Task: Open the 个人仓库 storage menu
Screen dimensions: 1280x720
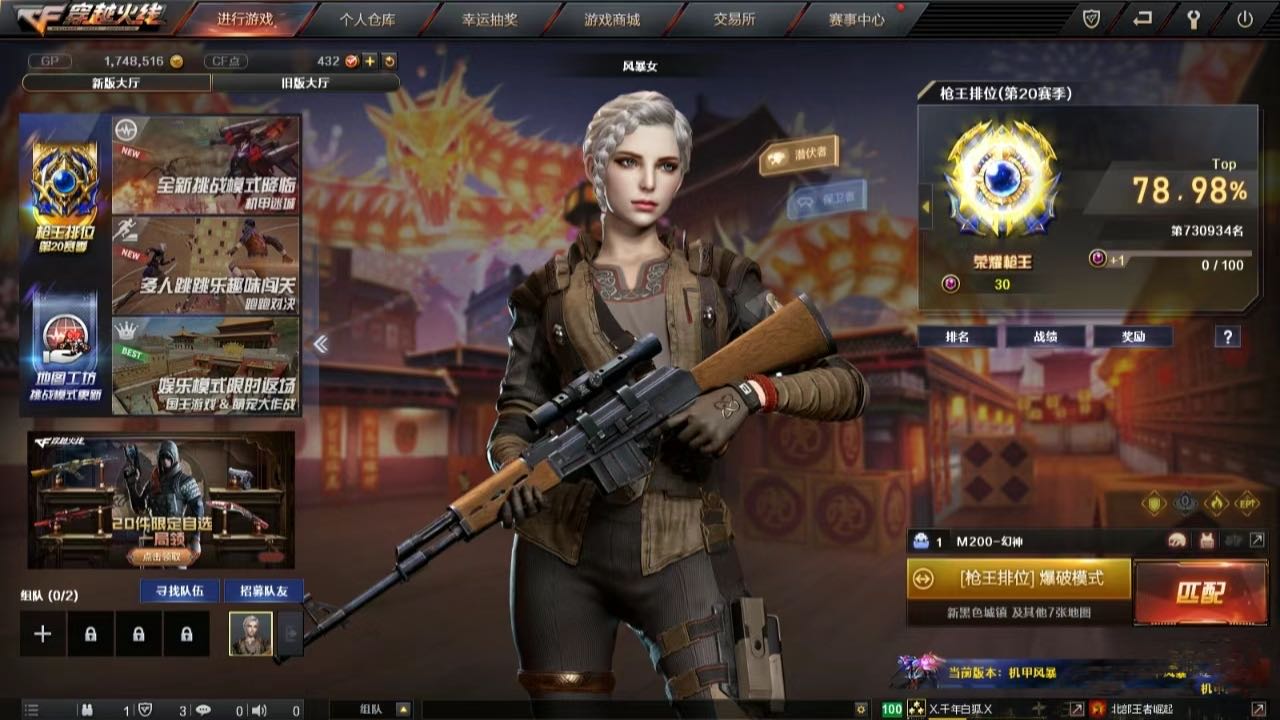Action: (x=367, y=19)
